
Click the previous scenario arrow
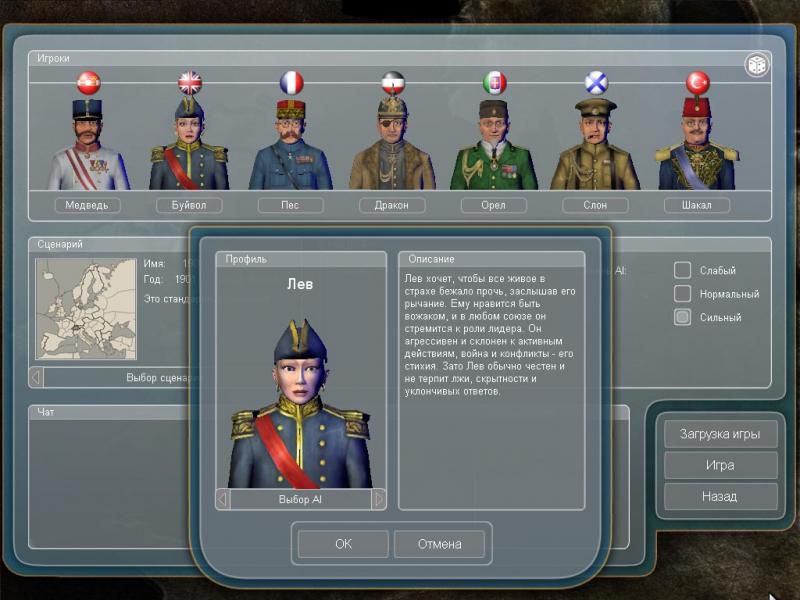(x=37, y=378)
